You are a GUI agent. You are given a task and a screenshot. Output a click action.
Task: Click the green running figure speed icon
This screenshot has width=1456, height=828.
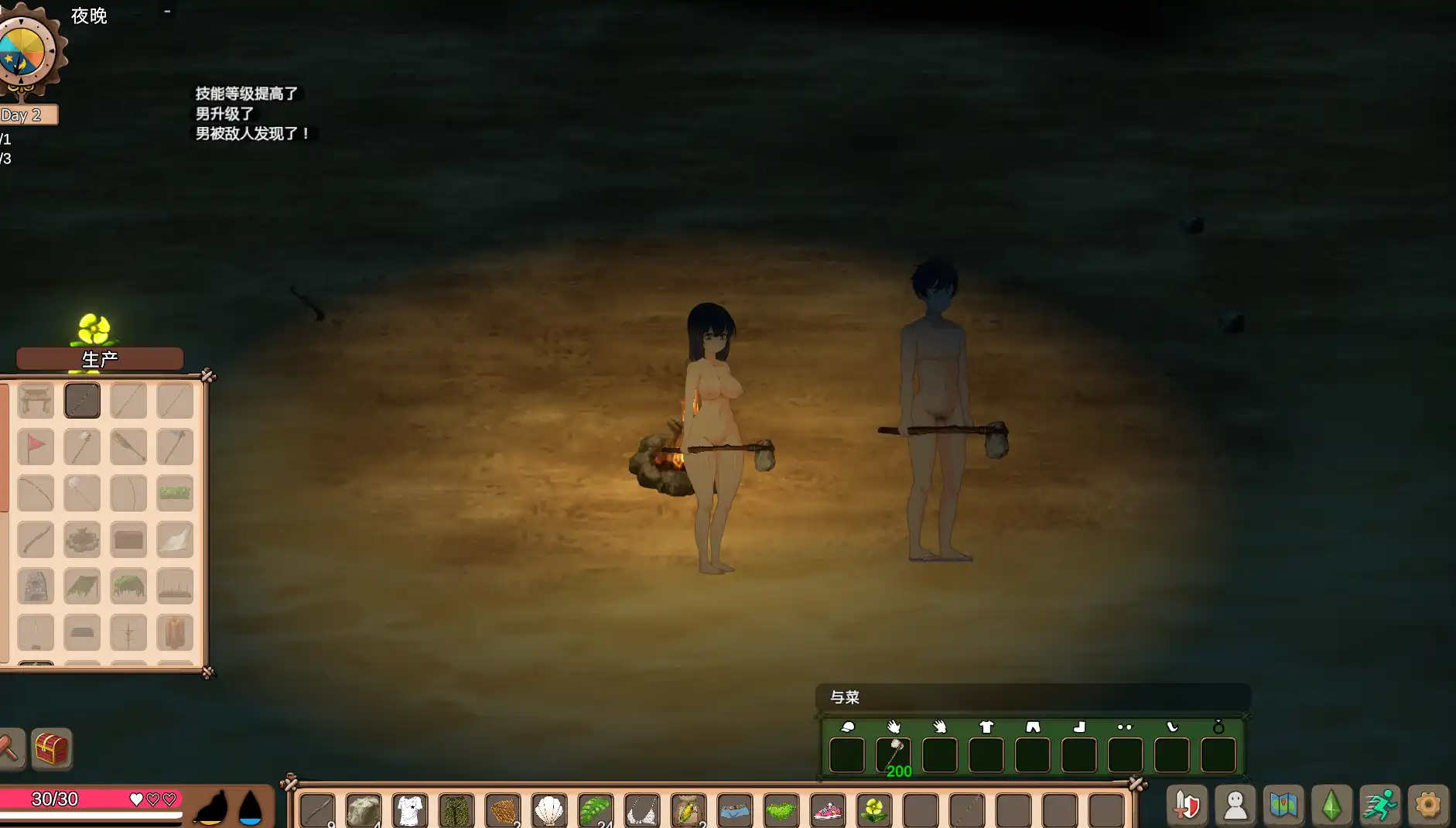(x=1380, y=805)
